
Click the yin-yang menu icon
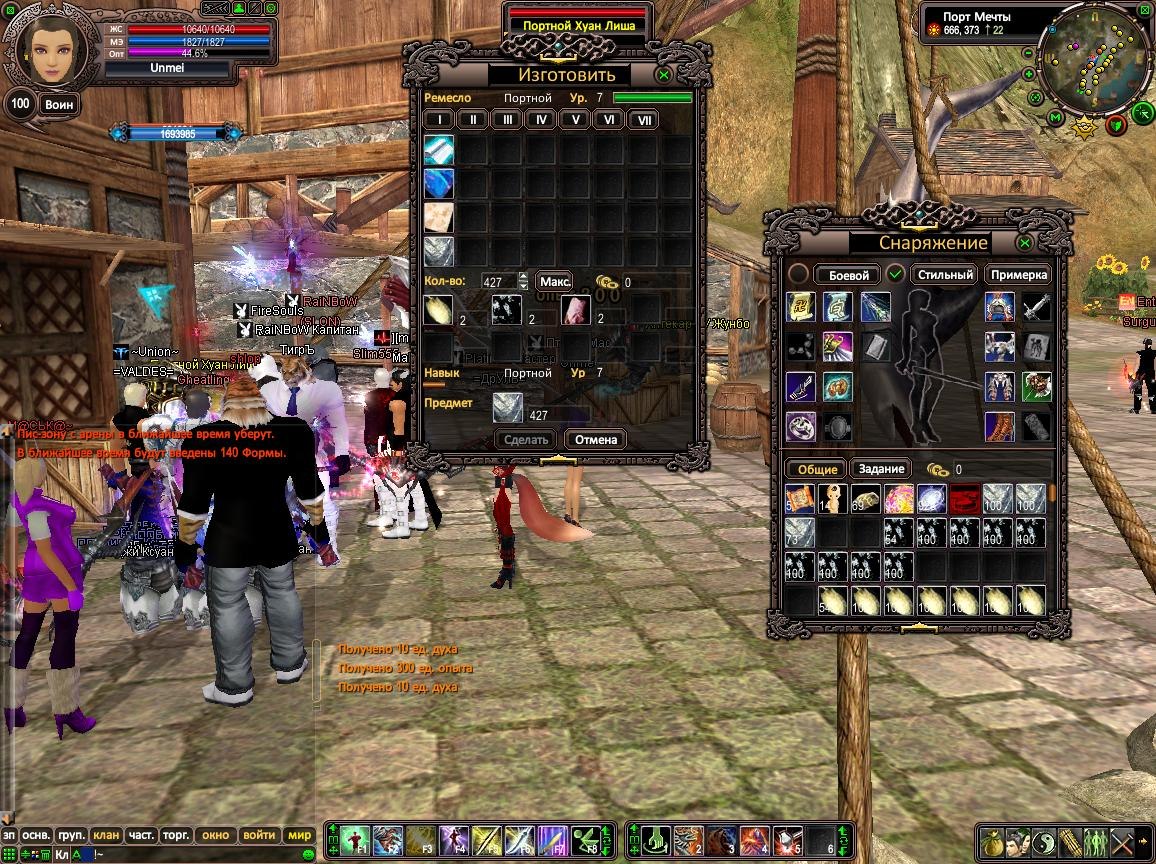(1044, 839)
